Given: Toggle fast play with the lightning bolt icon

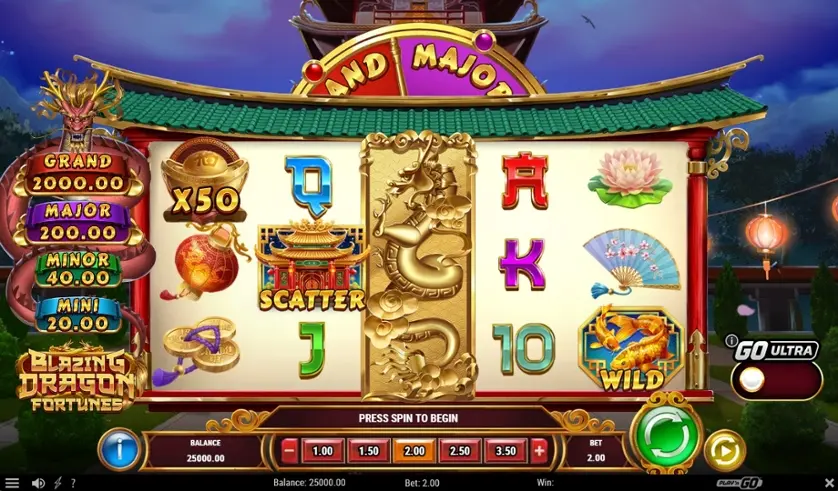Looking at the screenshot, I should [56, 483].
